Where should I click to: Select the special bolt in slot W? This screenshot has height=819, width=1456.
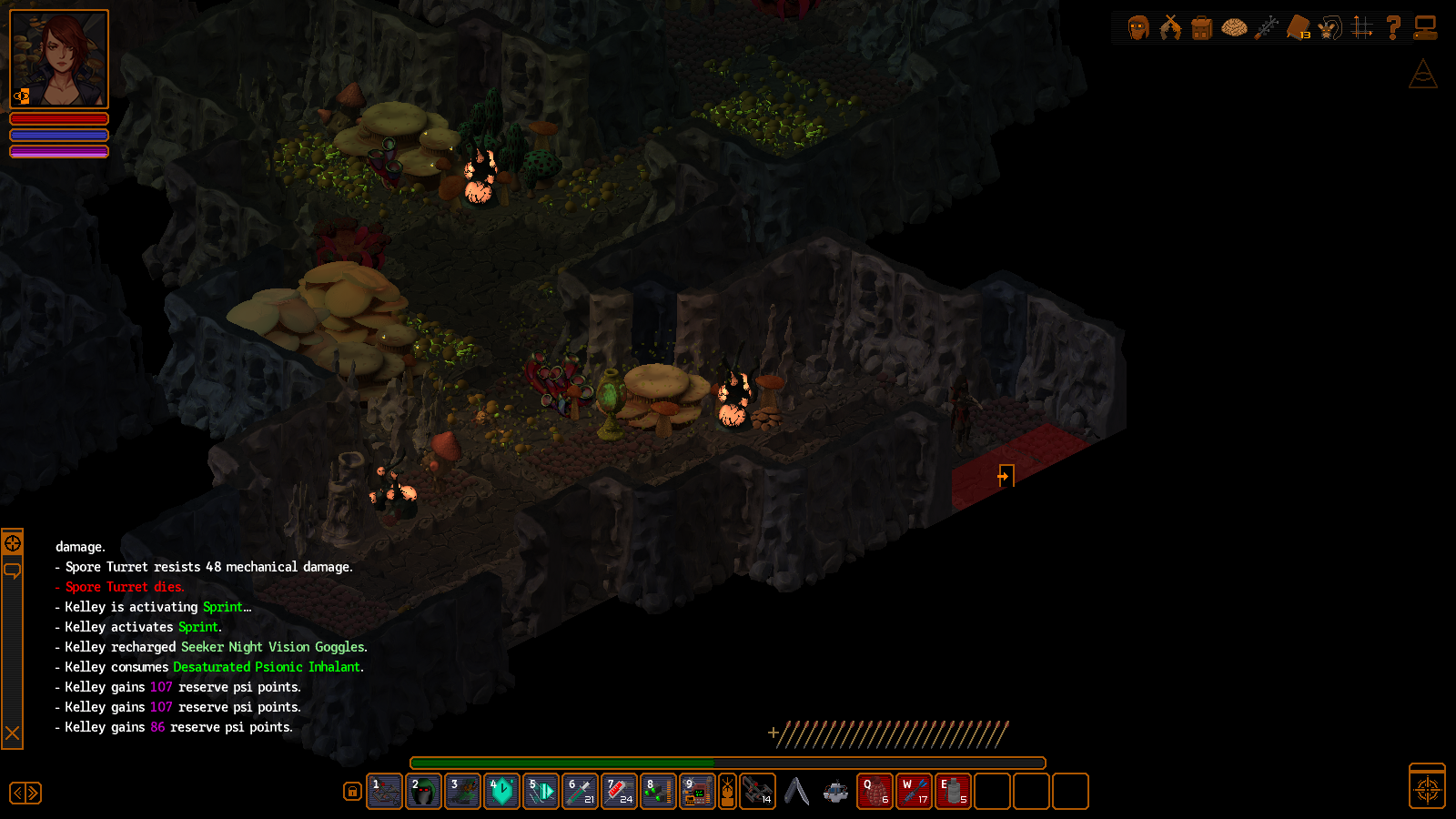tap(914, 792)
